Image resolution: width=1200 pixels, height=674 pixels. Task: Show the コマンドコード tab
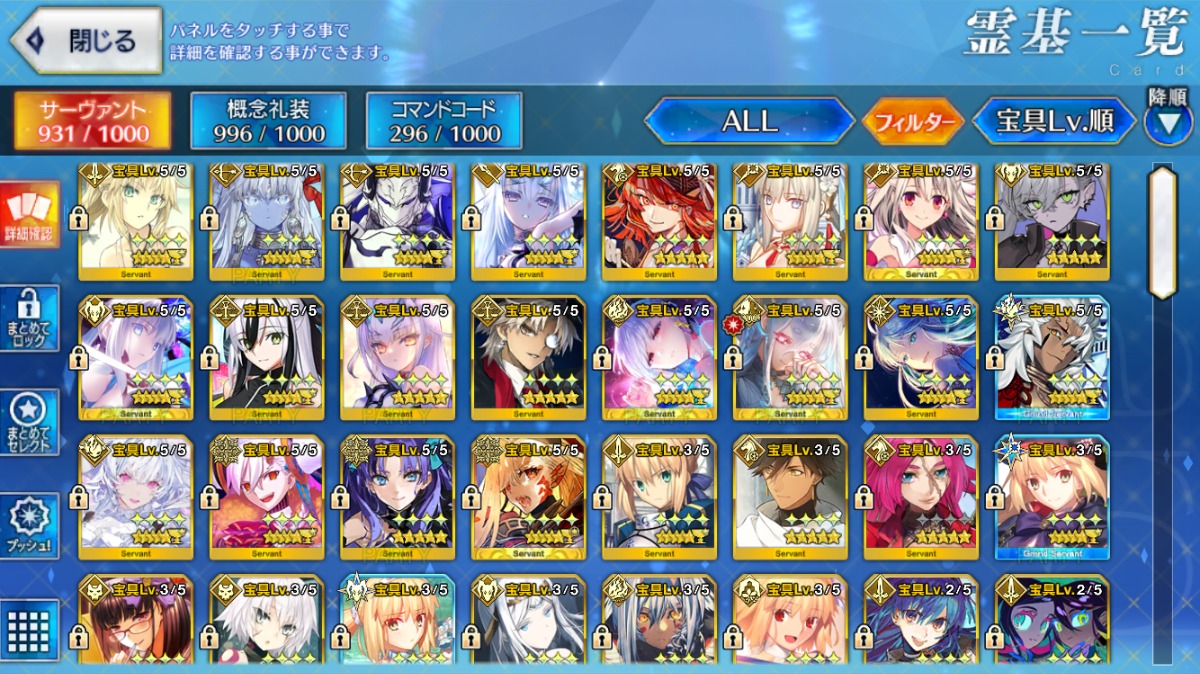click(x=444, y=121)
